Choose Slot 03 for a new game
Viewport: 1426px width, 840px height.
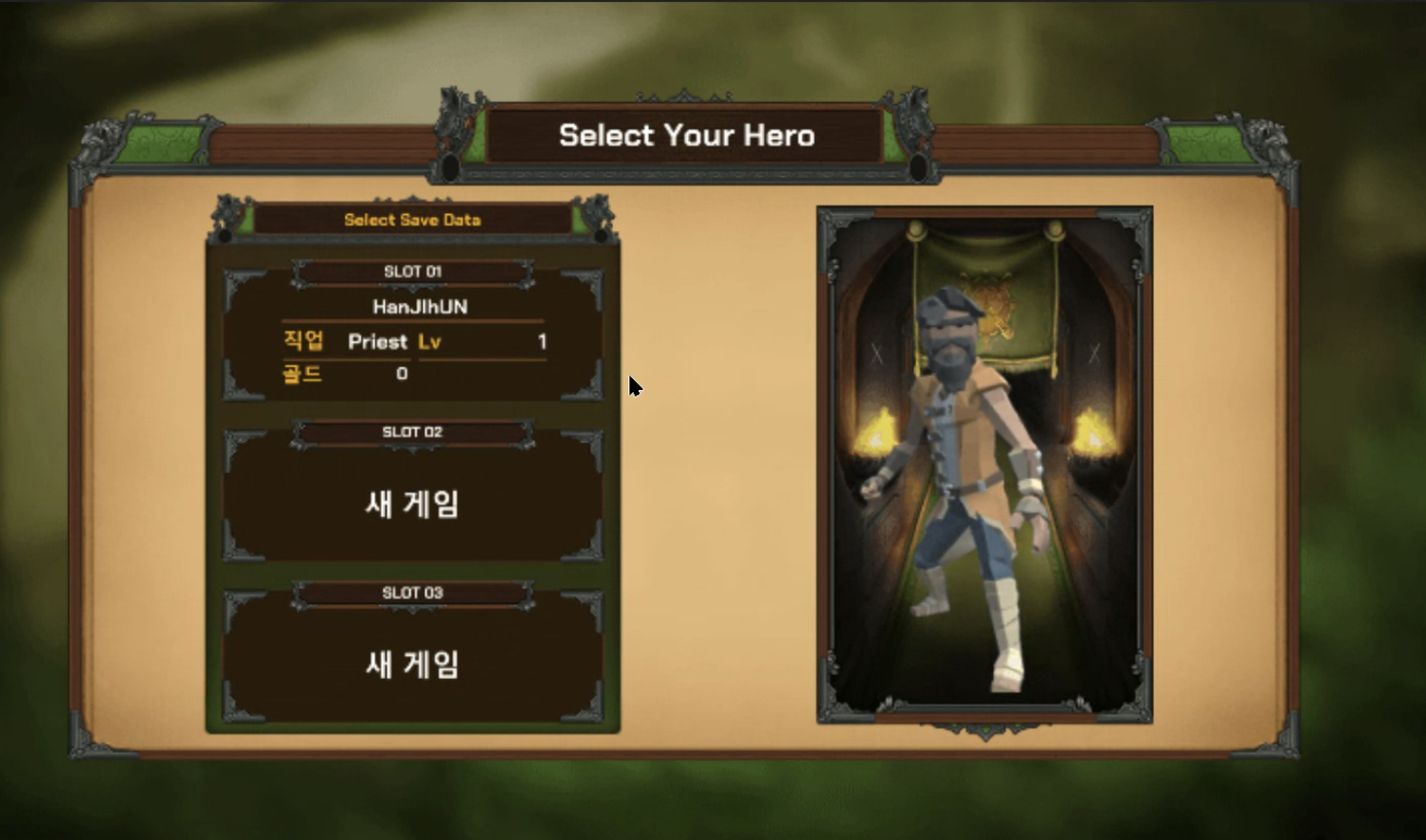pyautogui.click(x=413, y=660)
